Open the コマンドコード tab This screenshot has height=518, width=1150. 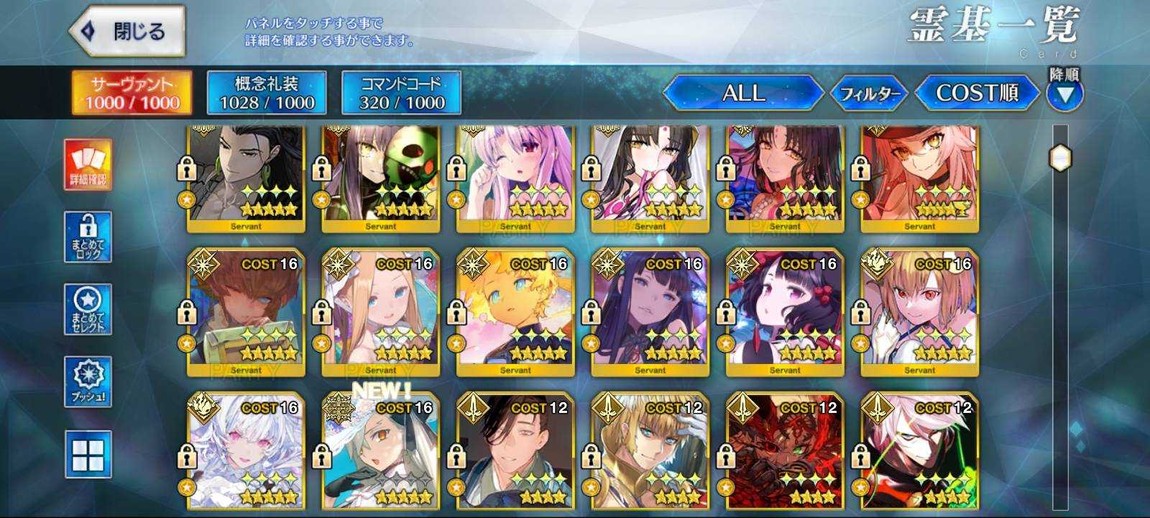click(x=400, y=93)
